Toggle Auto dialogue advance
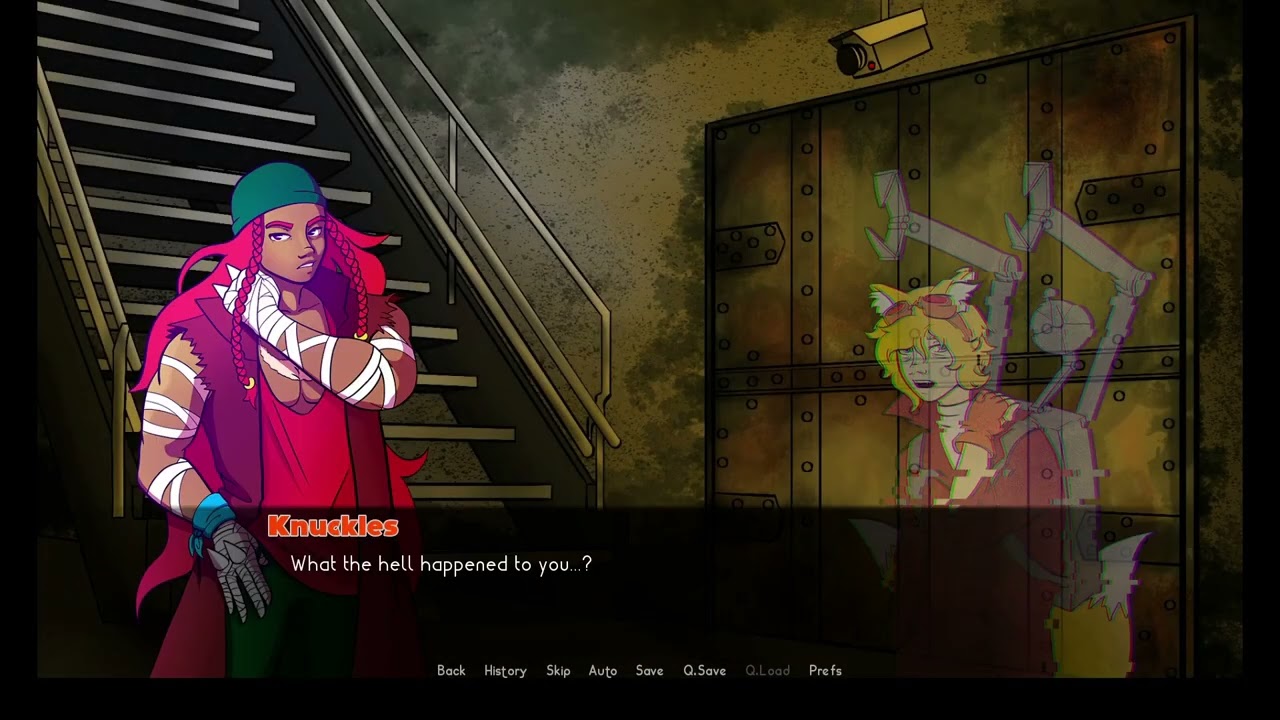The height and width of the screenshot is (720, 1280). pos(602,671)
